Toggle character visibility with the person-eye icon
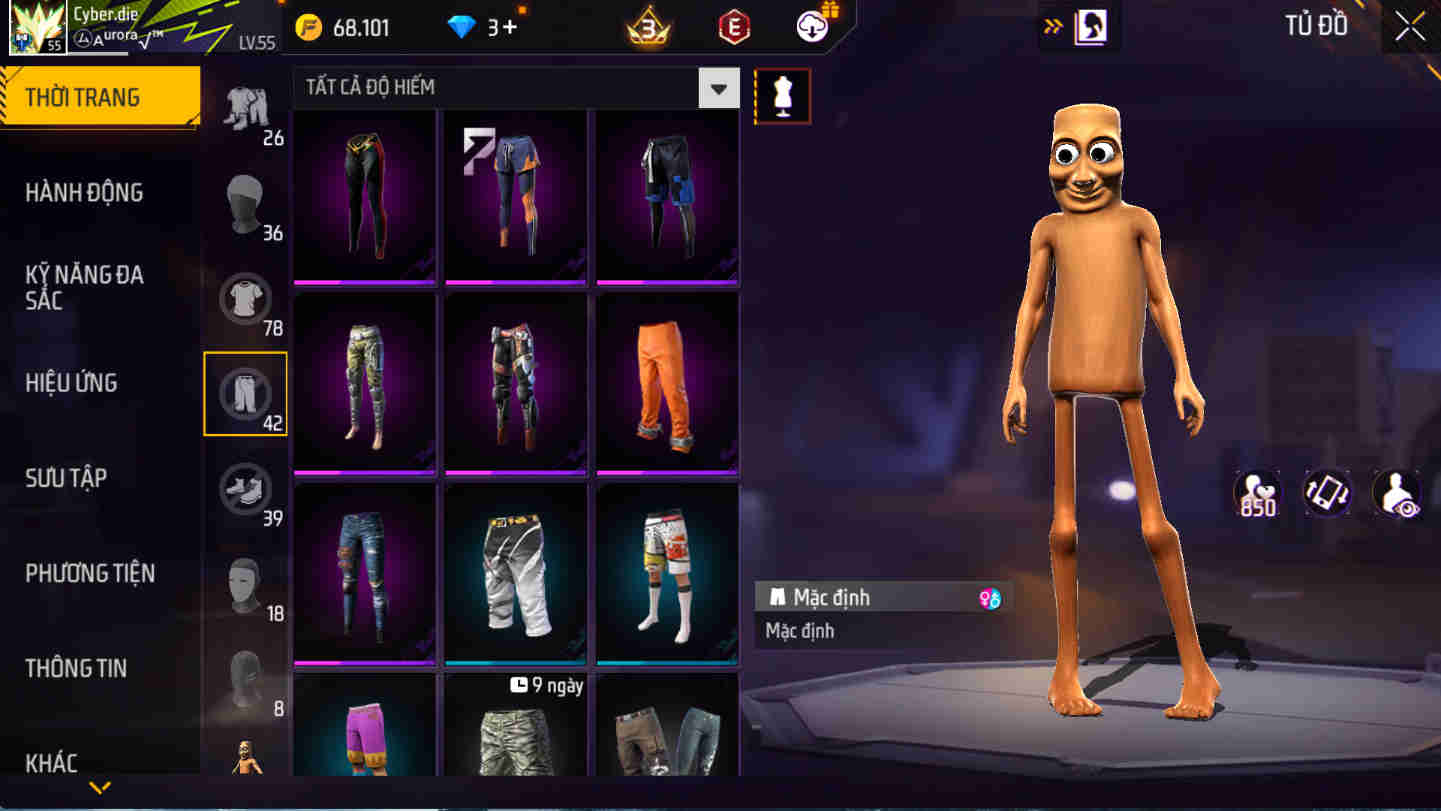The height and width of the screenshot is (811, 1441). pyautogui.click(x=1399, y=493)
